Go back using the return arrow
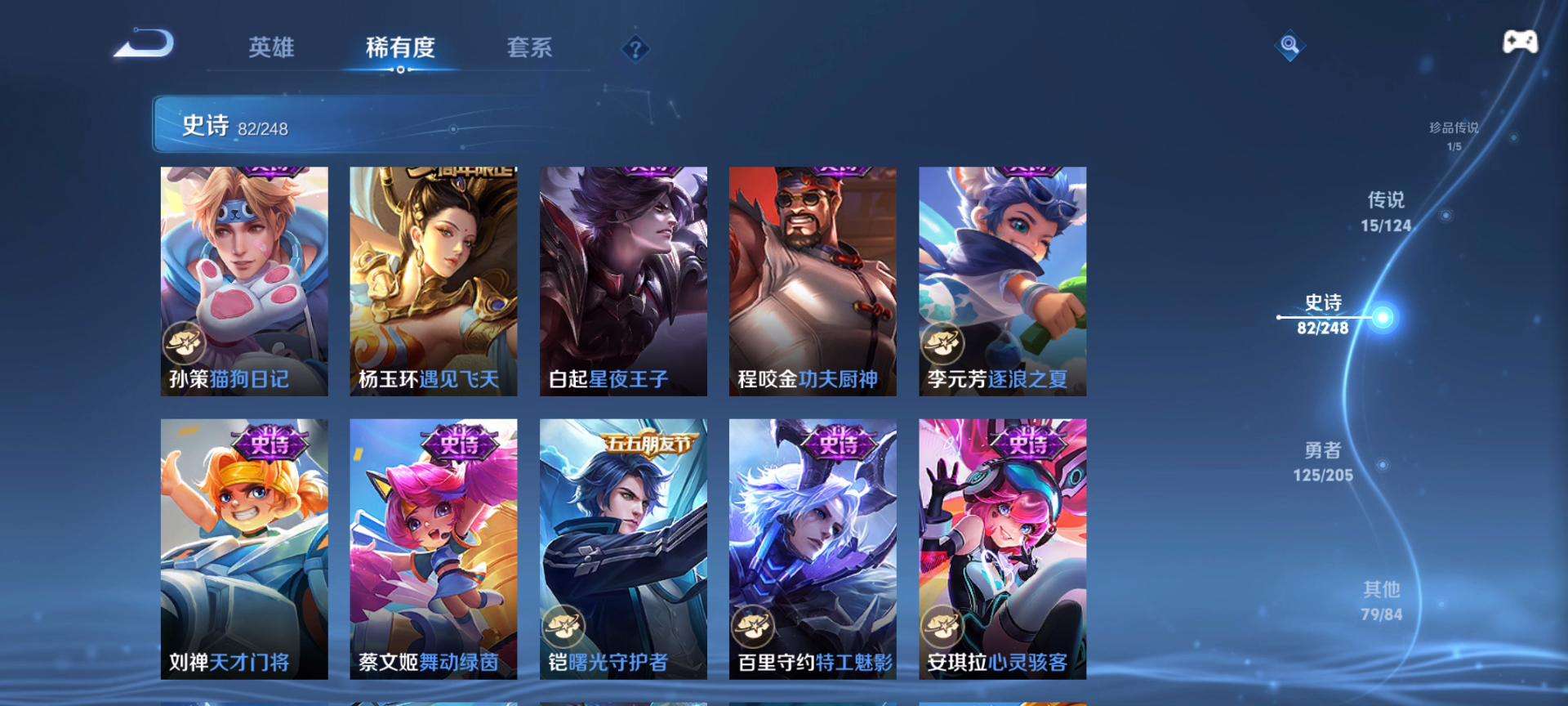This screenshot has height=706, width=1568. pos(144,44)
